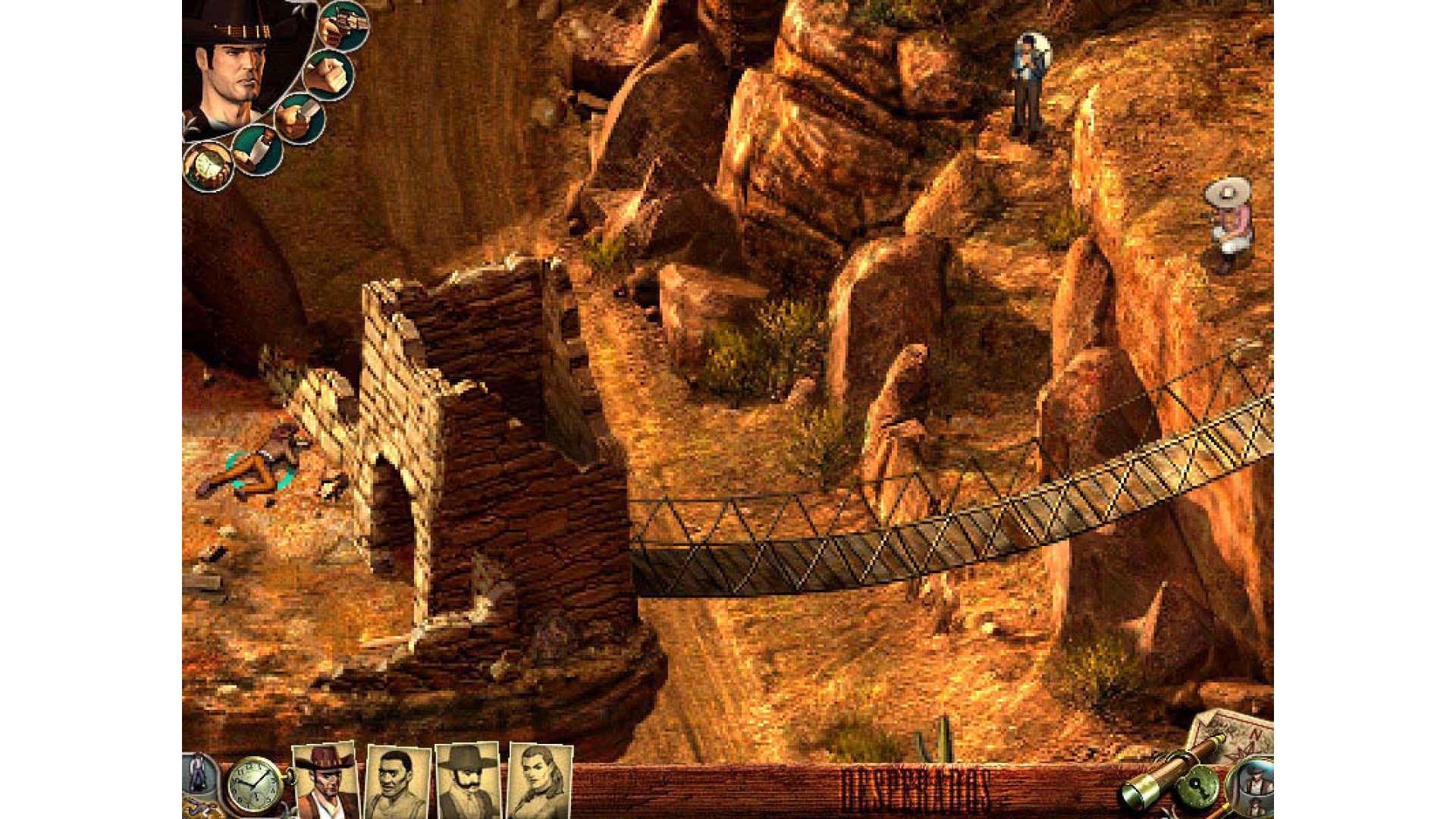
Task: Choose the mustached man in dark hat
Action: 467,781
